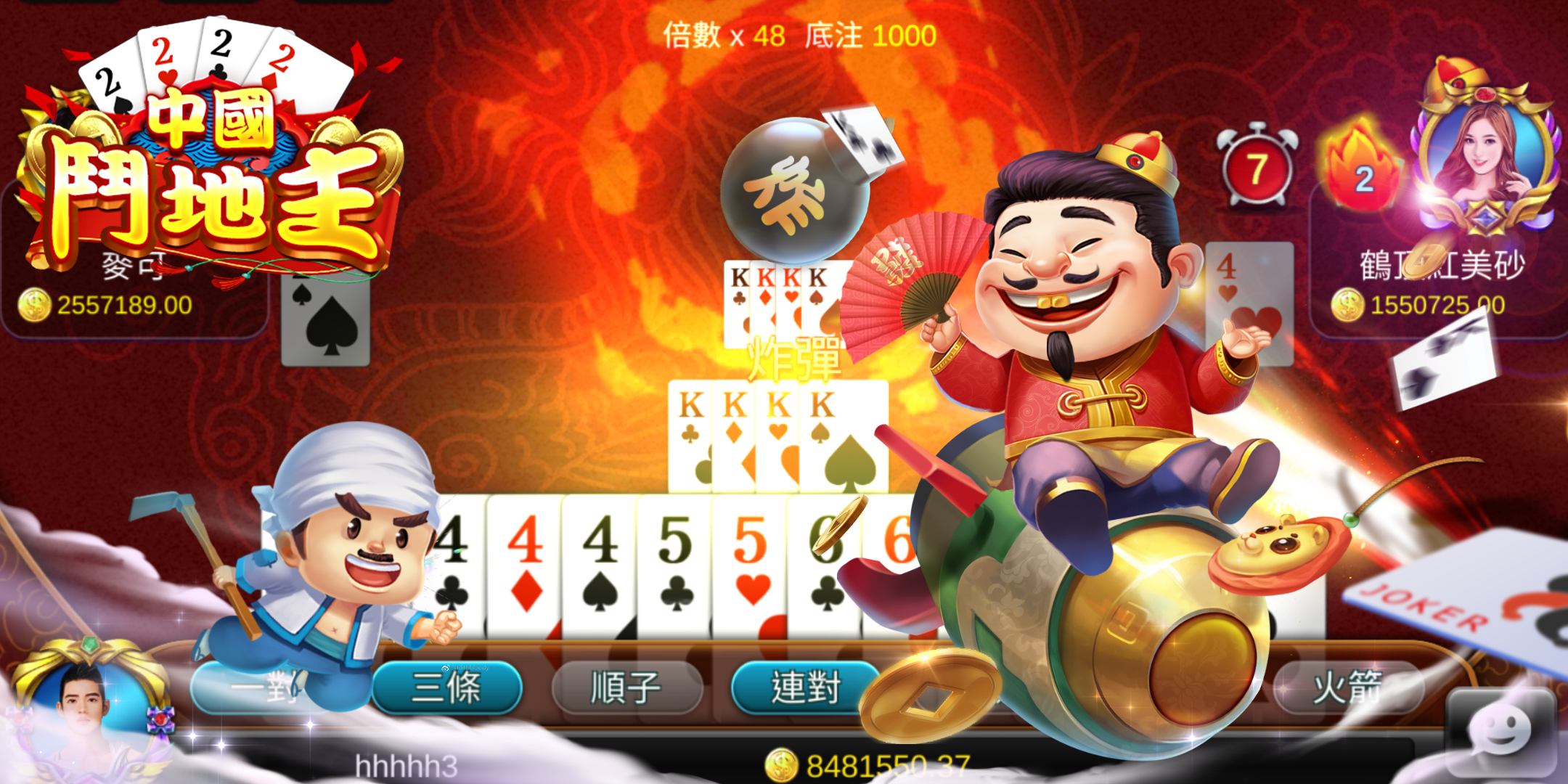Image resolution: width=1568 pixels, height=784 pixels.
Task: Open the smiley chat emoji button
Action: coord(1500,732)
